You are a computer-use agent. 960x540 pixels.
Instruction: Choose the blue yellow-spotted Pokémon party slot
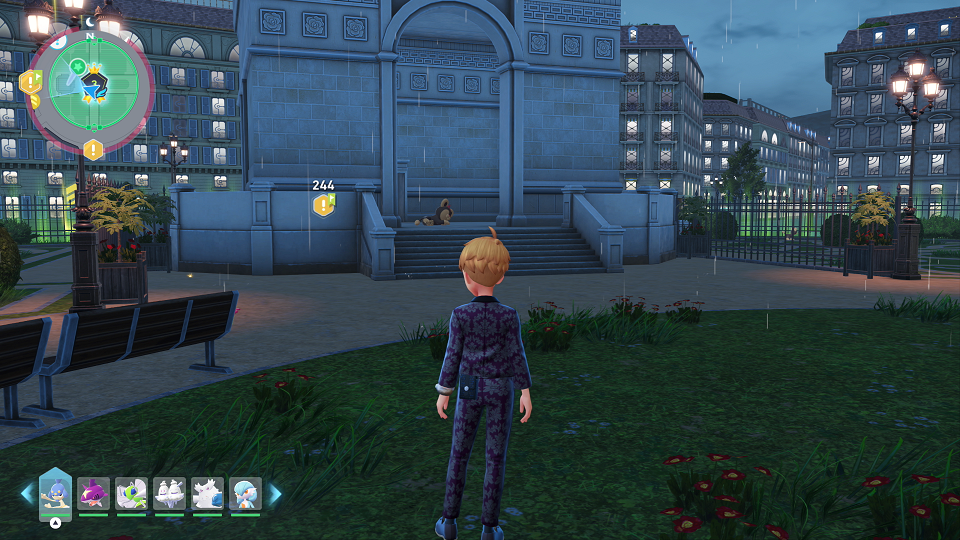tap(55, 493)
